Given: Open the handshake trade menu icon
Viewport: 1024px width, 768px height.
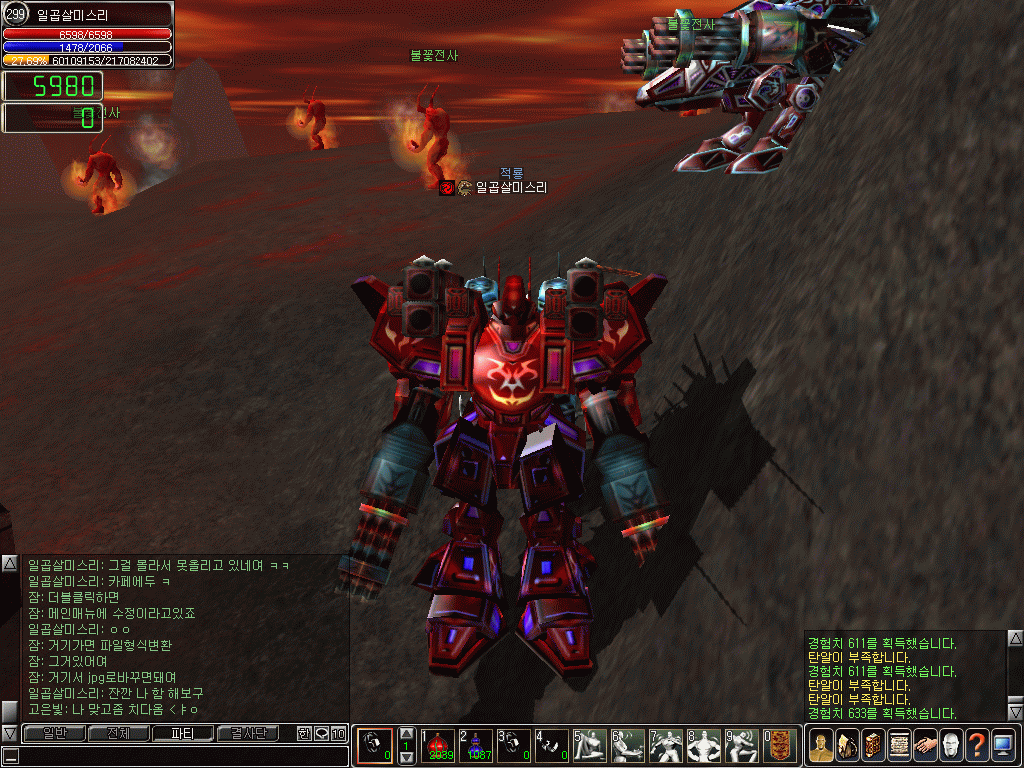Looking at the screenshot, I should (924, 745).
